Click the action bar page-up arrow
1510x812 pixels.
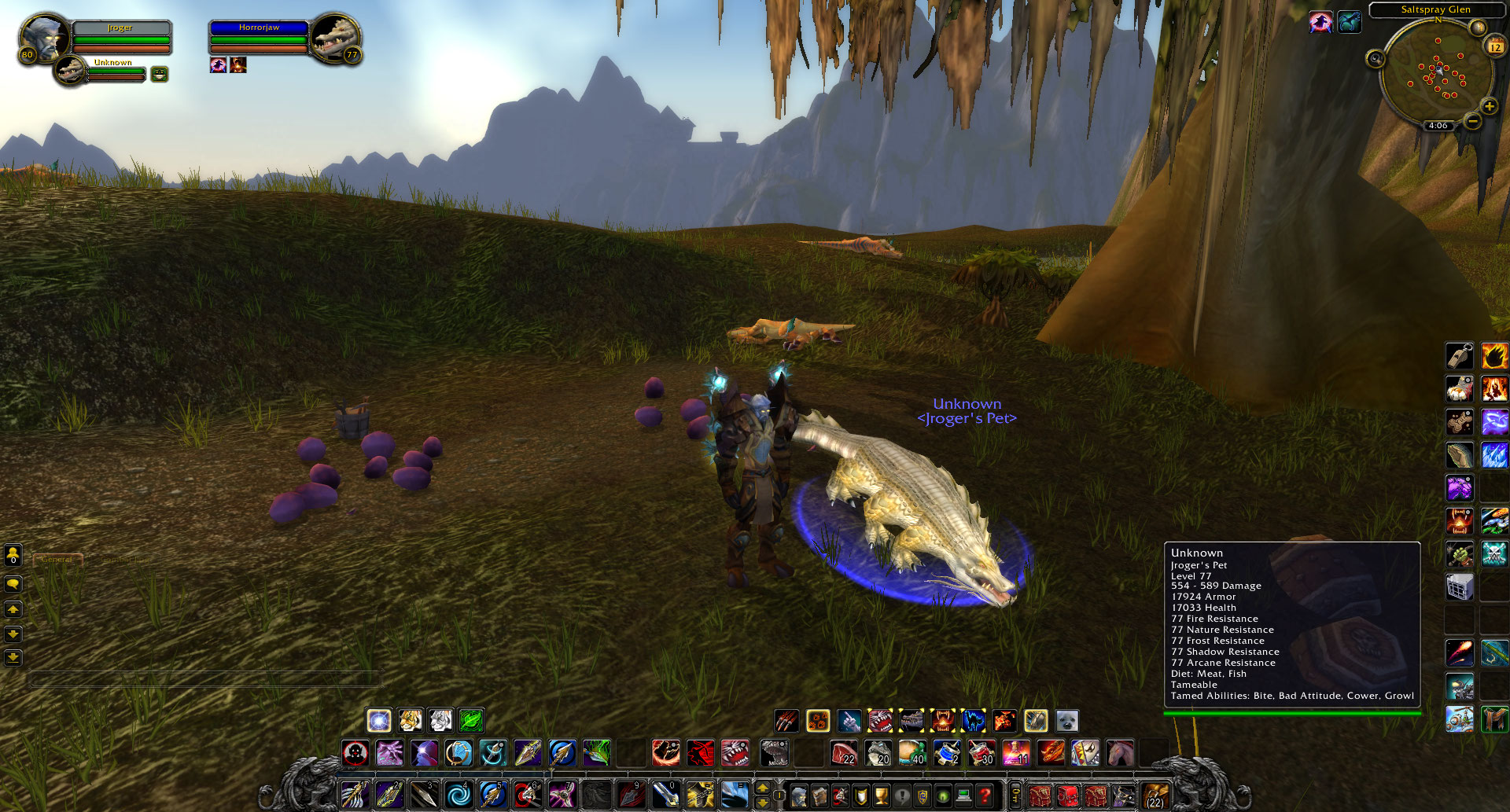762,788
